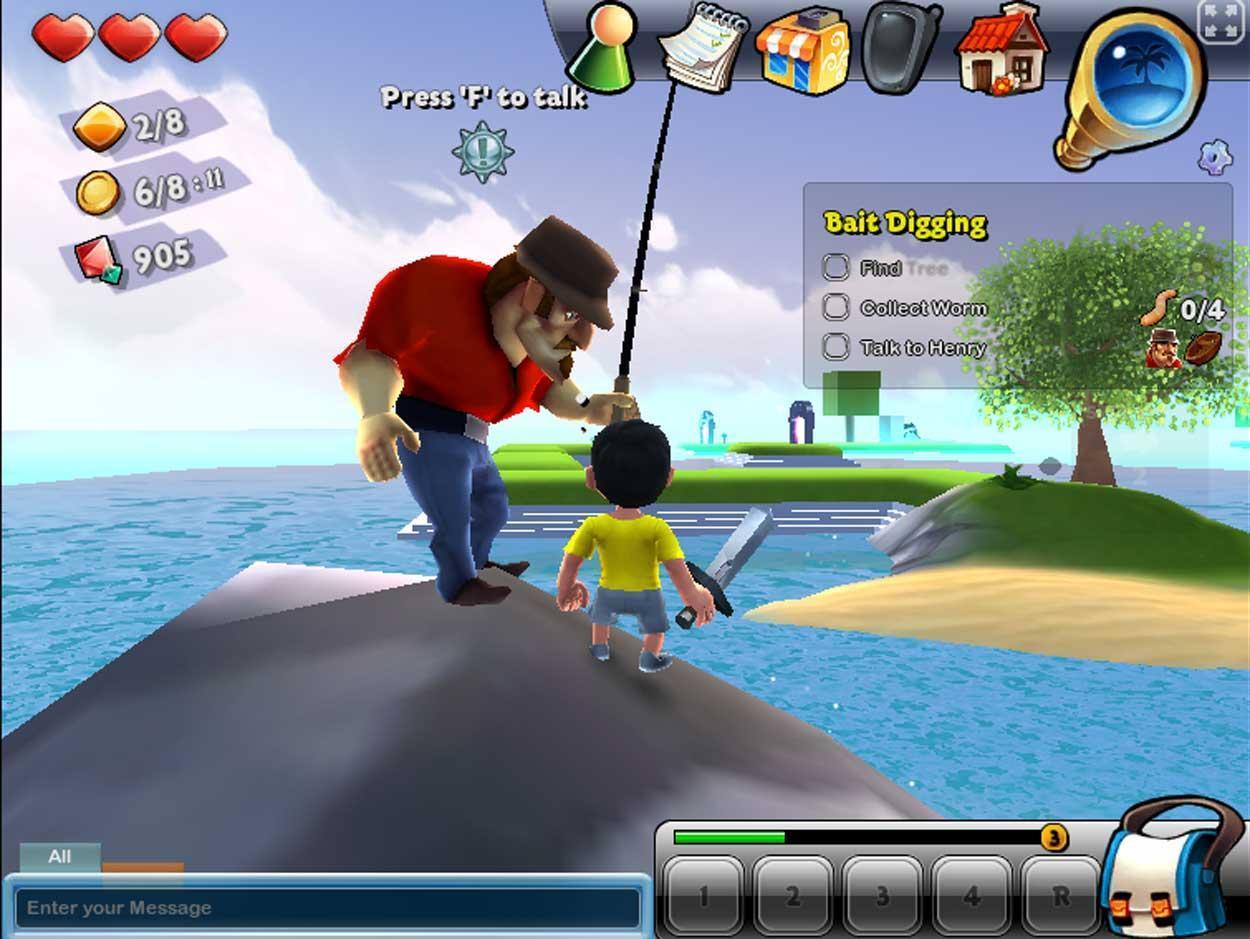The width and height of the screenshot is (1250, 939).
Task: Open the green pawn character menu
Action: click(603, 47)
